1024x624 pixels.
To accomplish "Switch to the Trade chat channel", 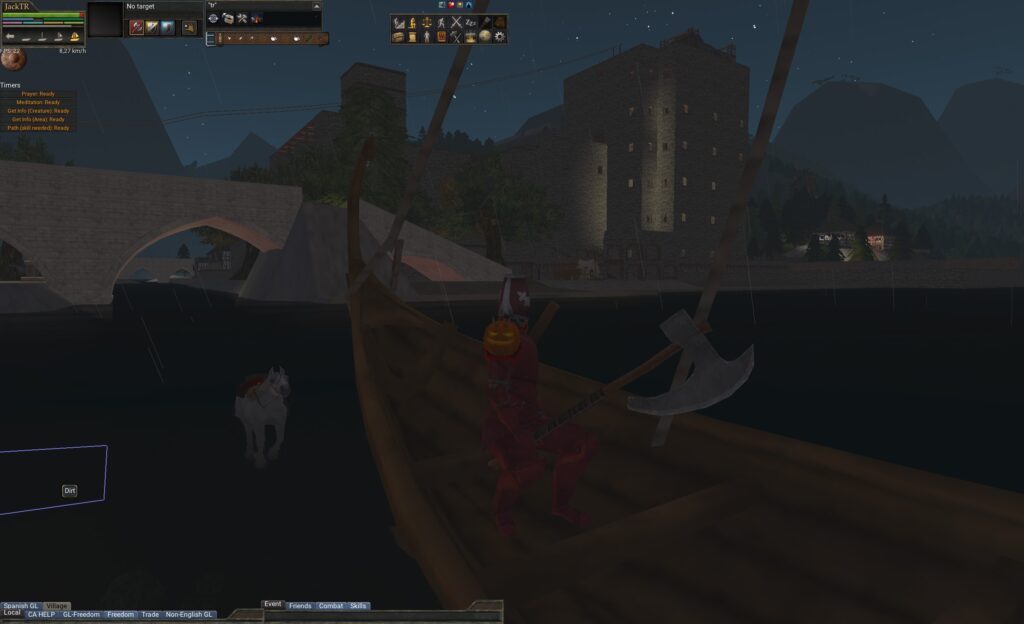I will point(150,615).
